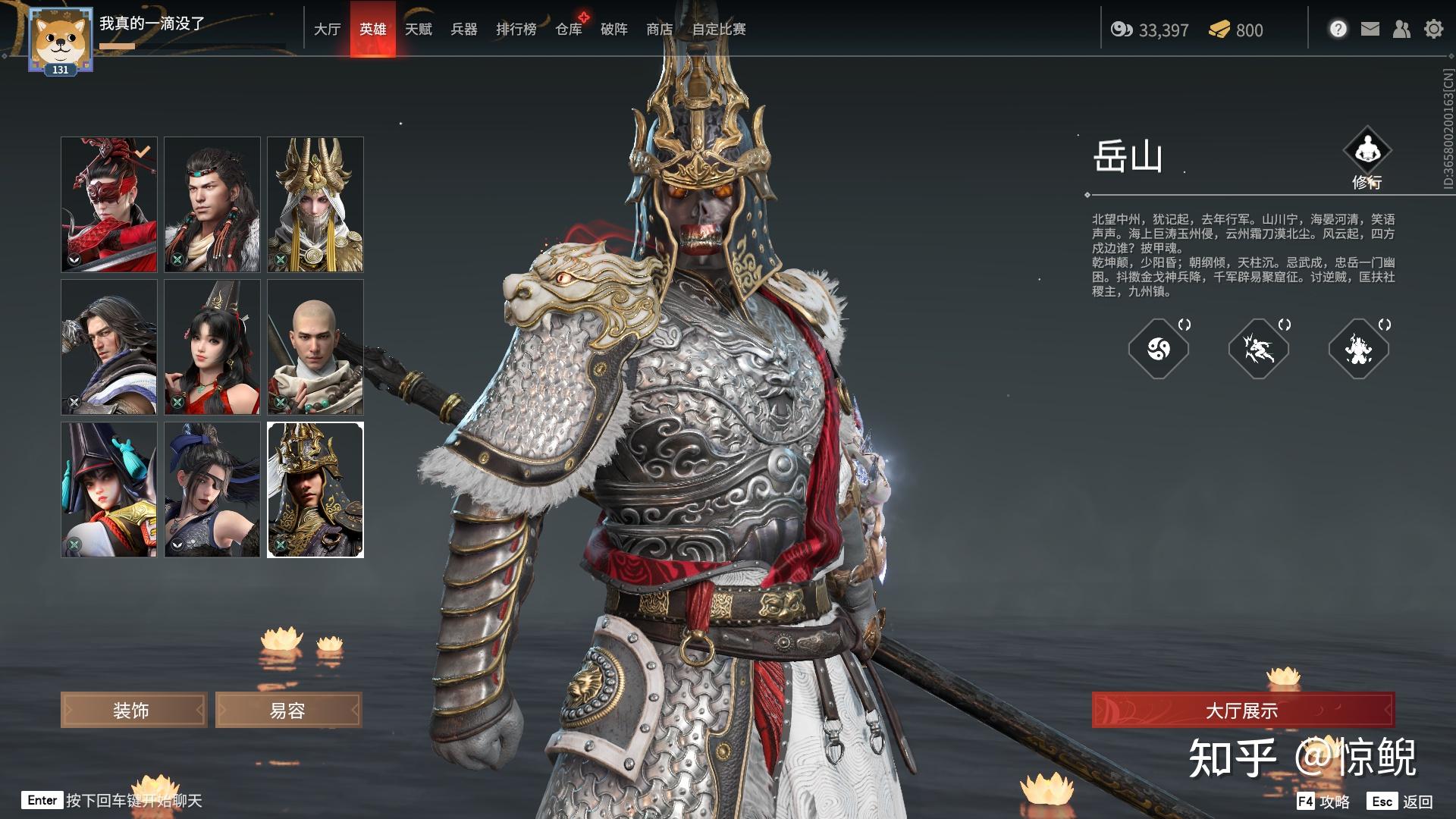Click the 易容 face customization button

tap(288, 711)
